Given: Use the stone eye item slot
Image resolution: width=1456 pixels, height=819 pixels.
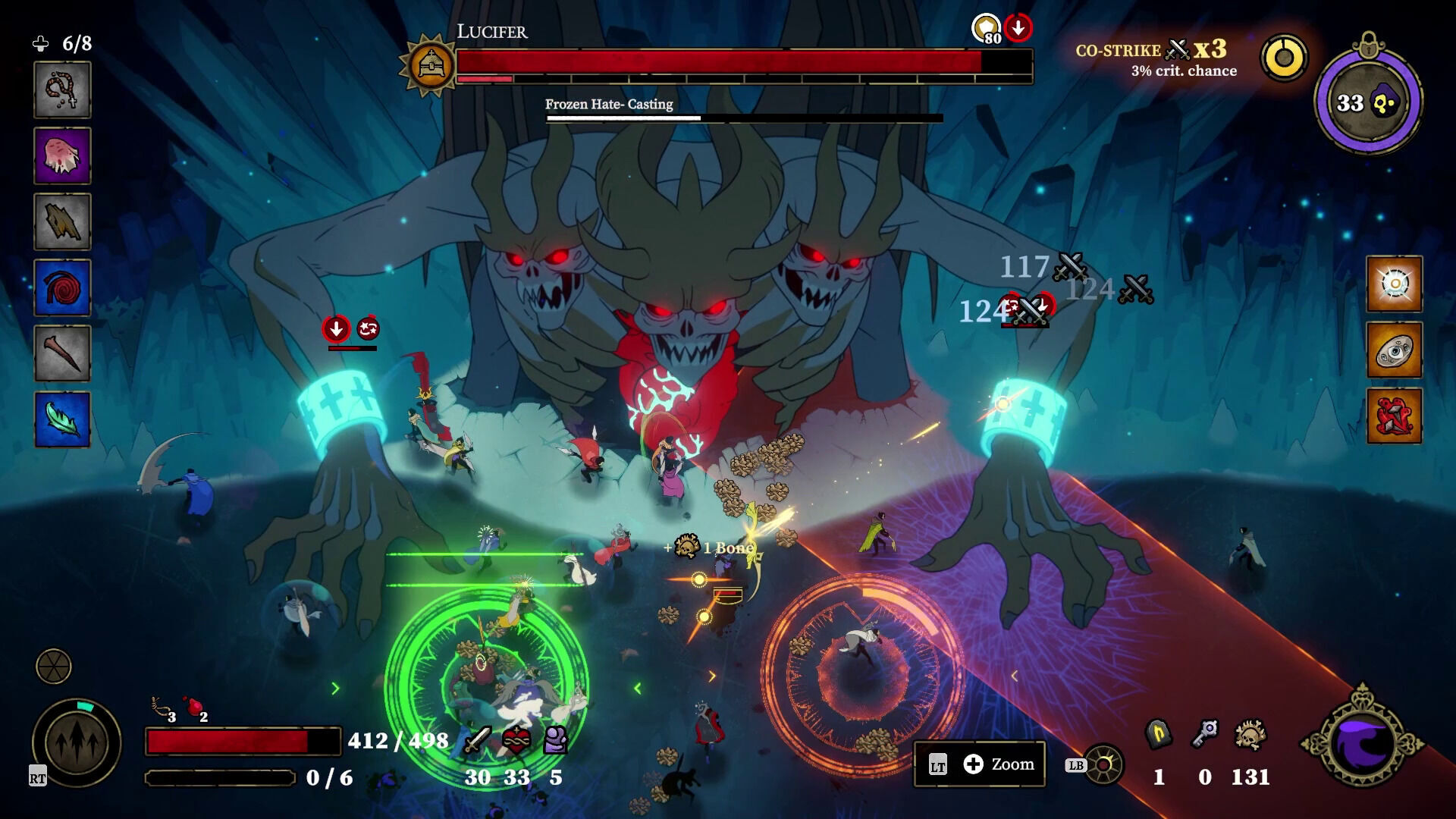Looking at the screenshot, I should (x=1394, y=350).
